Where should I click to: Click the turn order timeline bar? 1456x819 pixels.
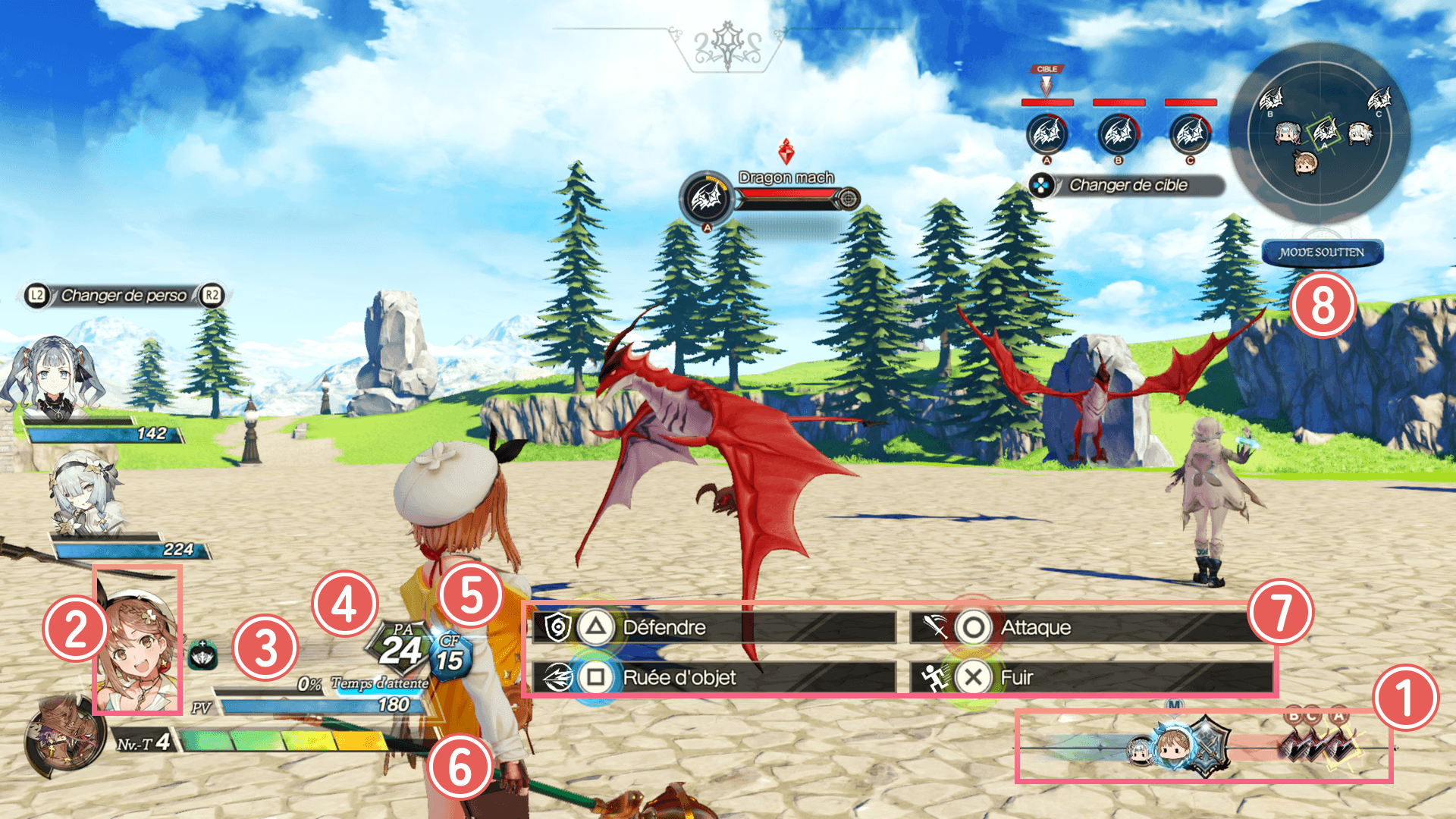(1204, 748)
